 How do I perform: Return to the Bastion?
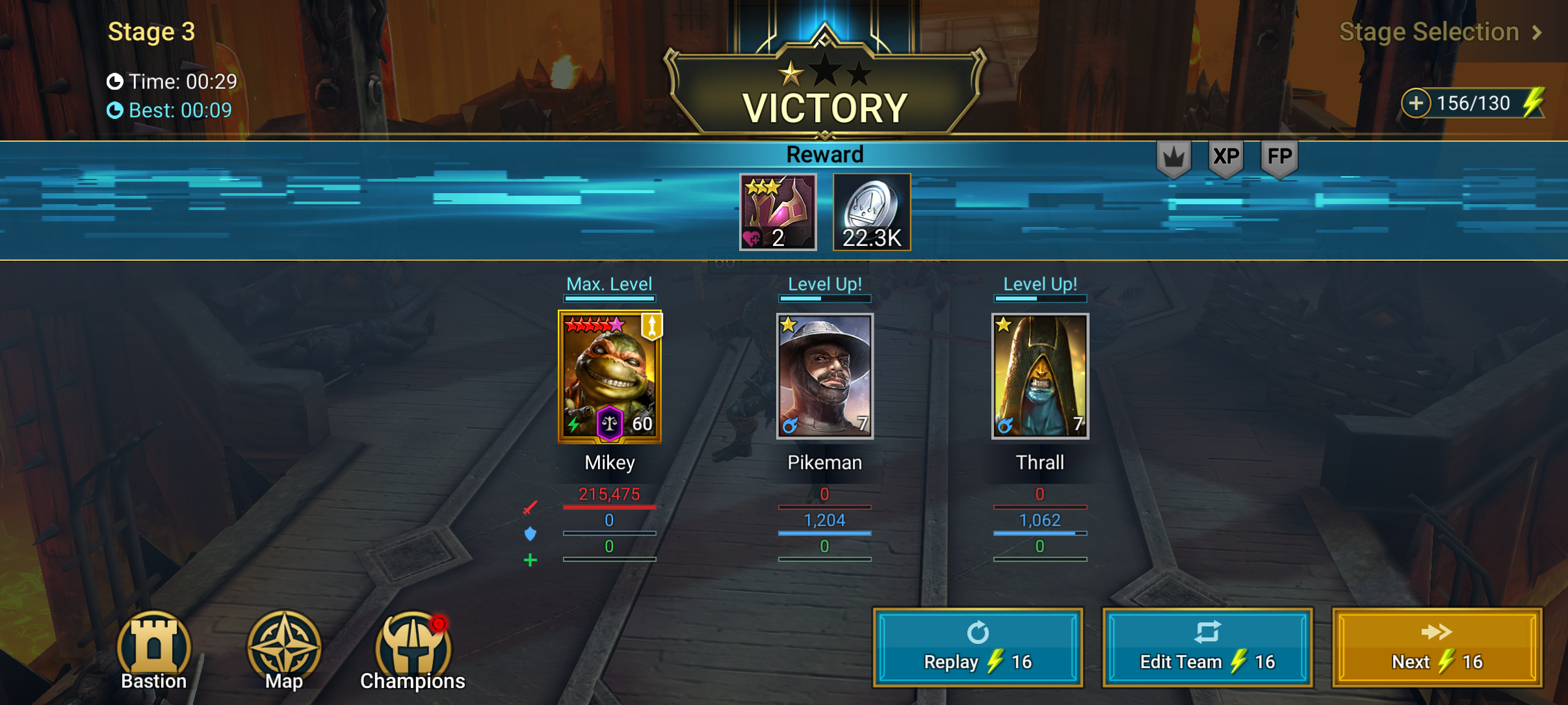click(154, 650)
